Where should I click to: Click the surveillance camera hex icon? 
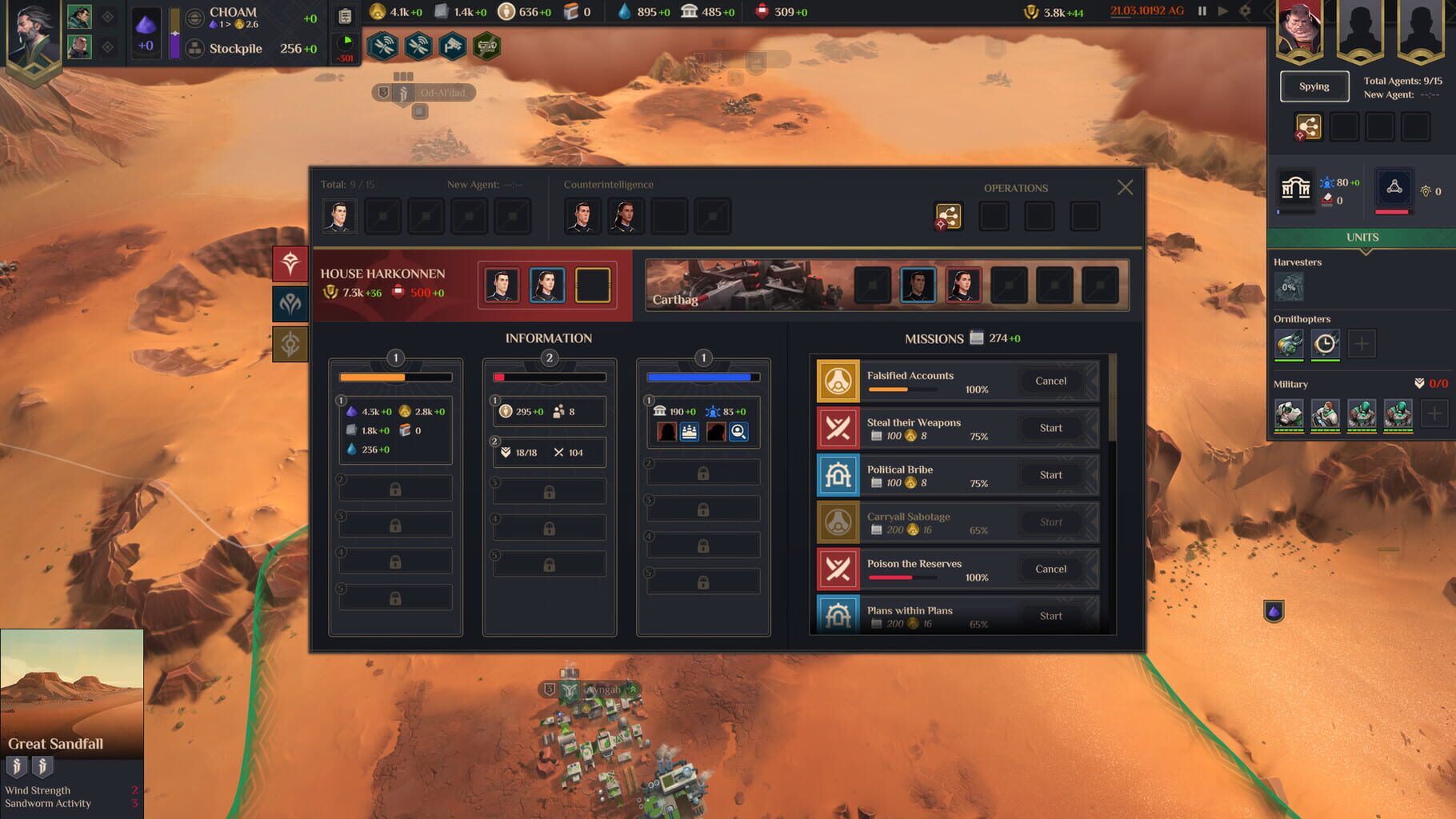pyautogui.click(x=453, y=46)
